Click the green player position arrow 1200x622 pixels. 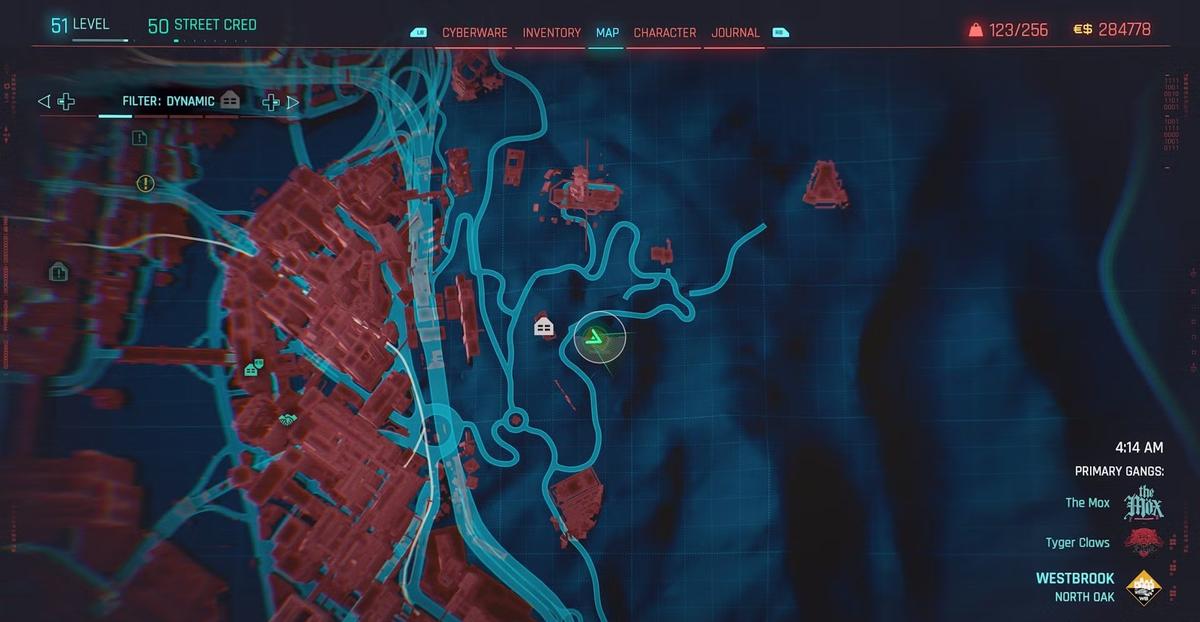(597, 340)
